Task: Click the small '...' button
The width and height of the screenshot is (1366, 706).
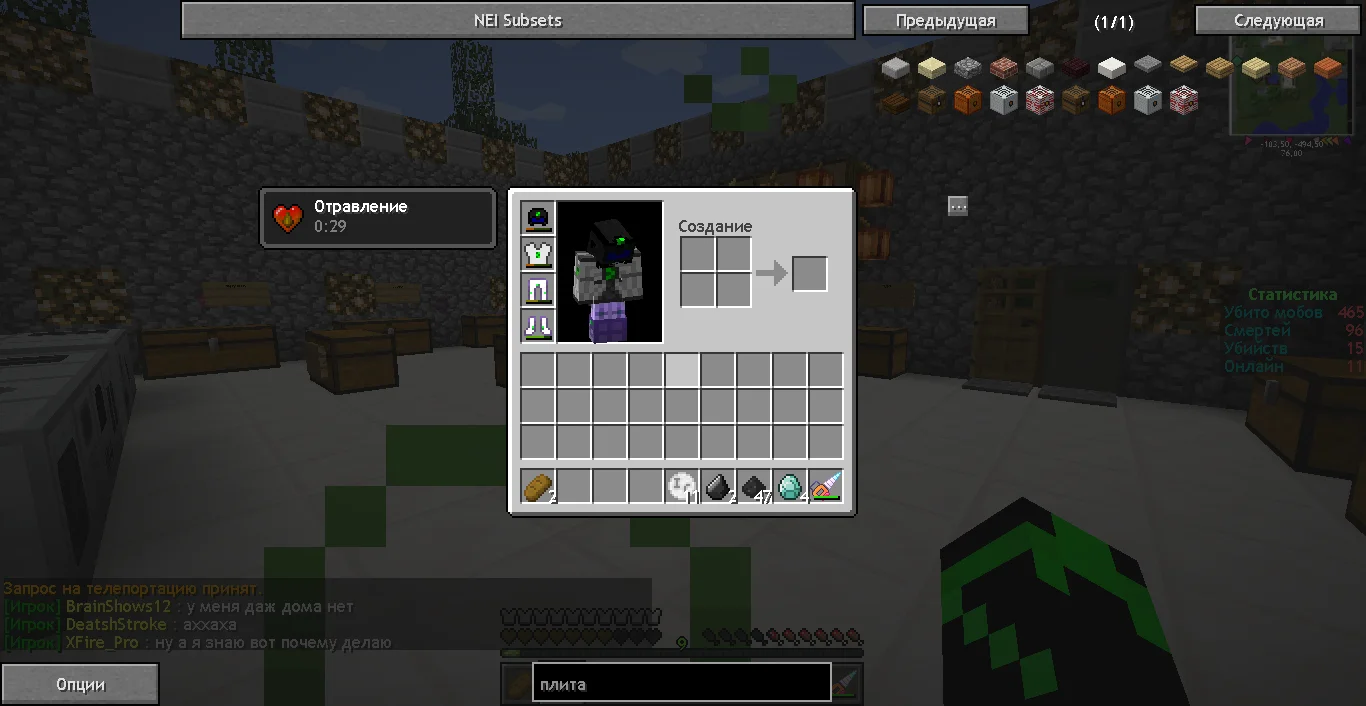Action: pyautogui.click(x=958, y=206)
